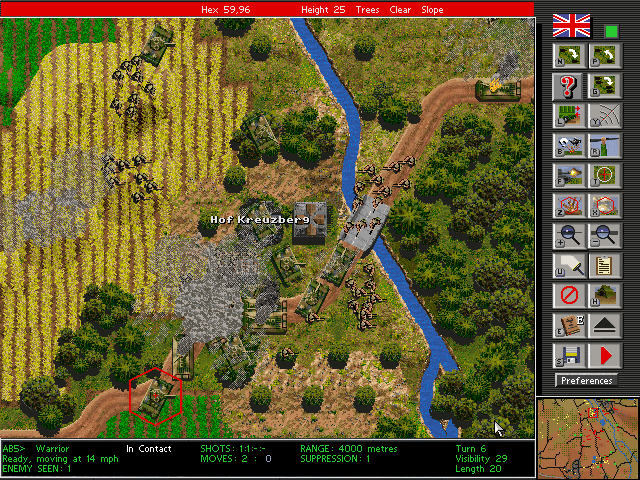Open the clipboard report button
Viewport: 640px width, 480px height.
[x=603, y=265]
